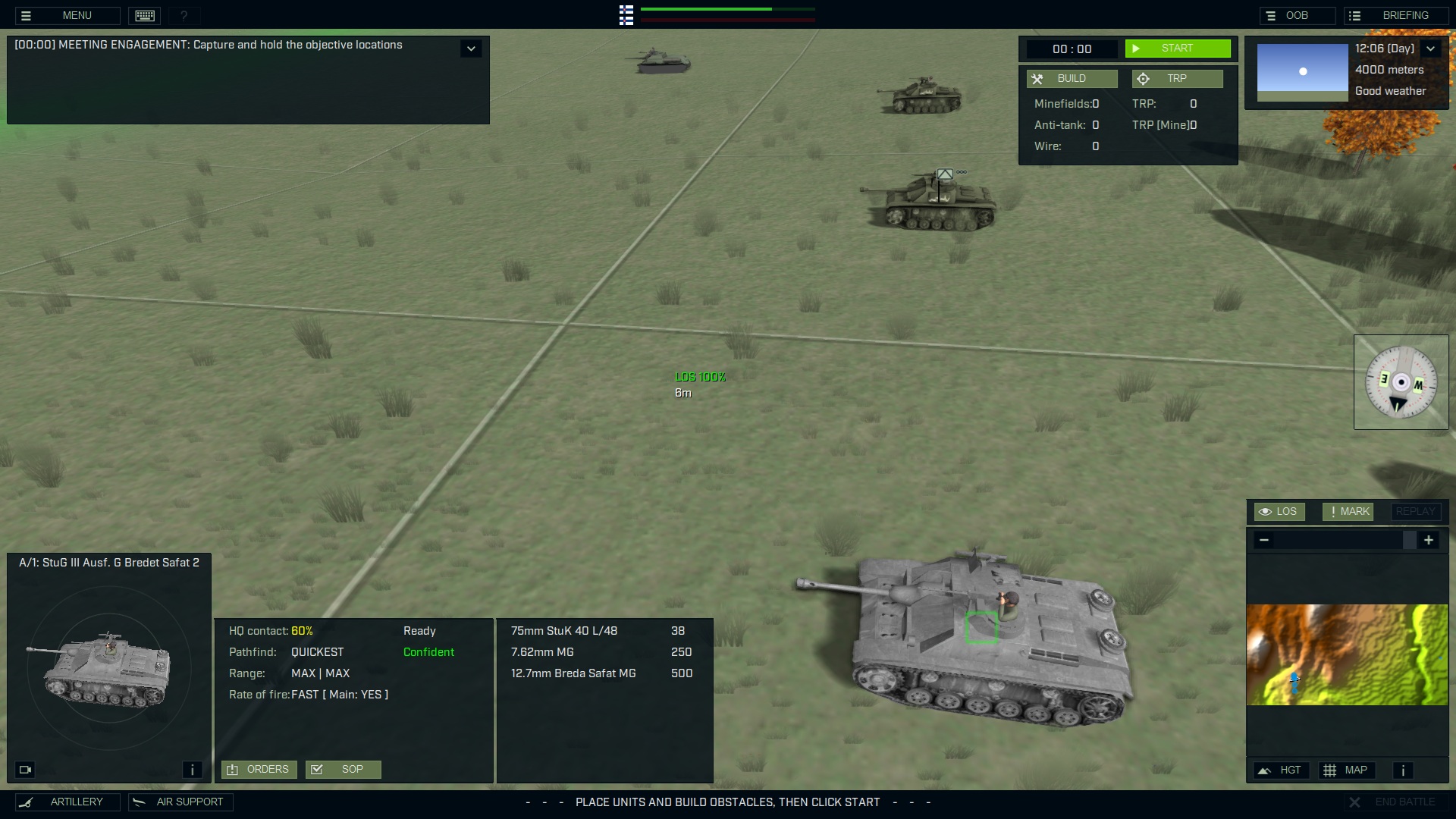Show the mission BRIEFING
1456x819 pixels.
tap(1396, 15)
